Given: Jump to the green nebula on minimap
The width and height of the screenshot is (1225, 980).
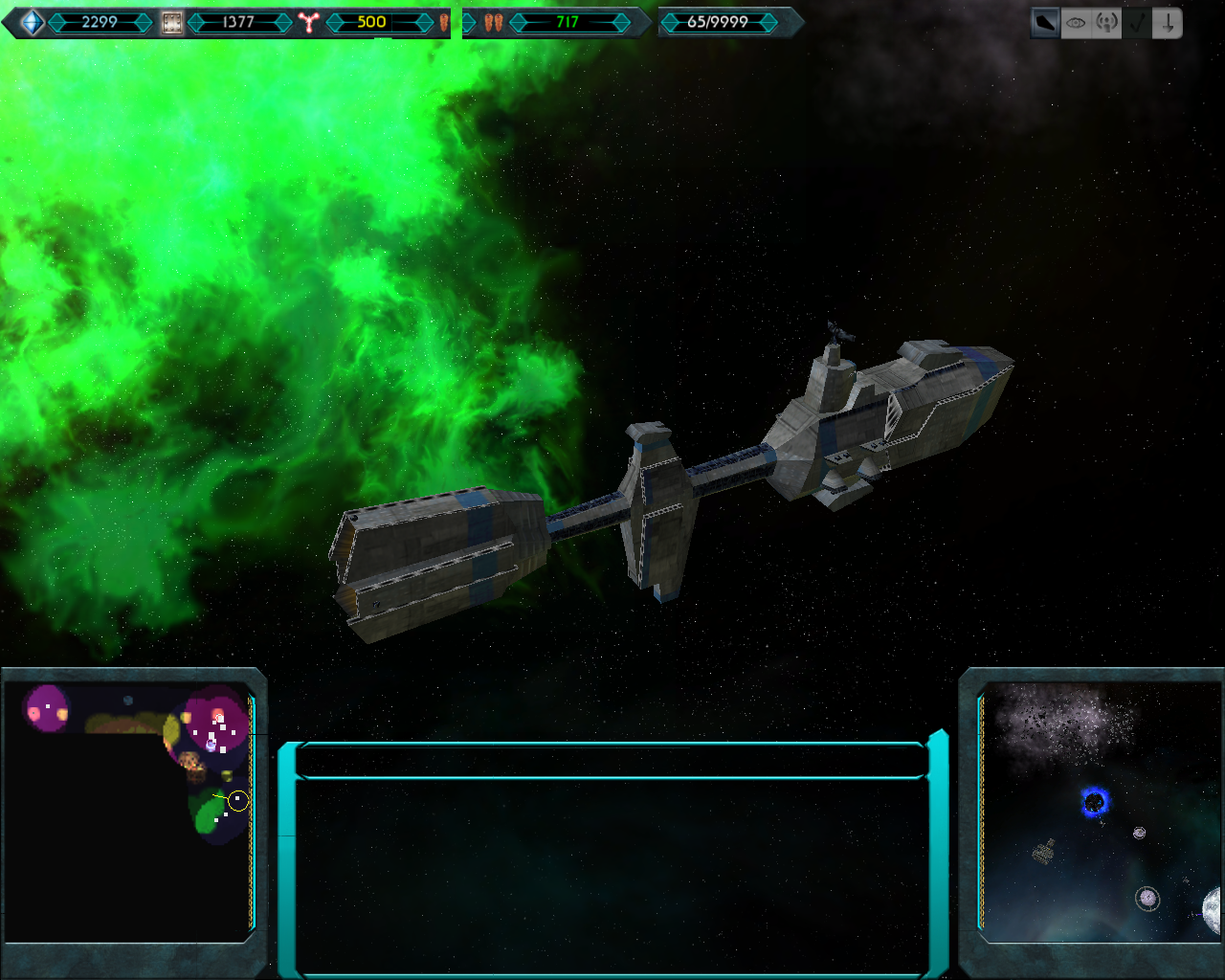Looking at the screenshot, I should (208, 815).
